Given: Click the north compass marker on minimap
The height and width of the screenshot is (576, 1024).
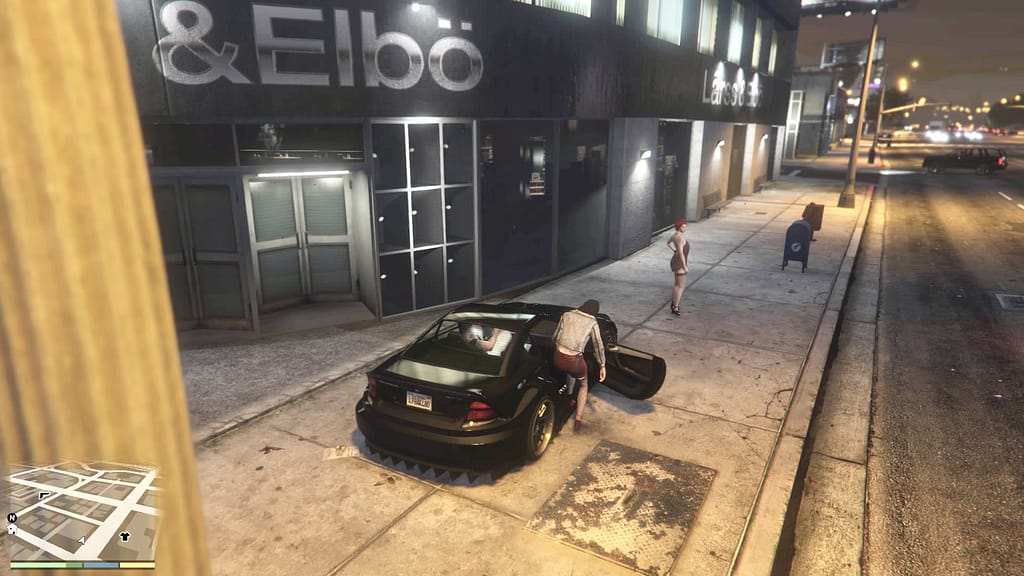Looking at the screenshot, I should point(11,518).
